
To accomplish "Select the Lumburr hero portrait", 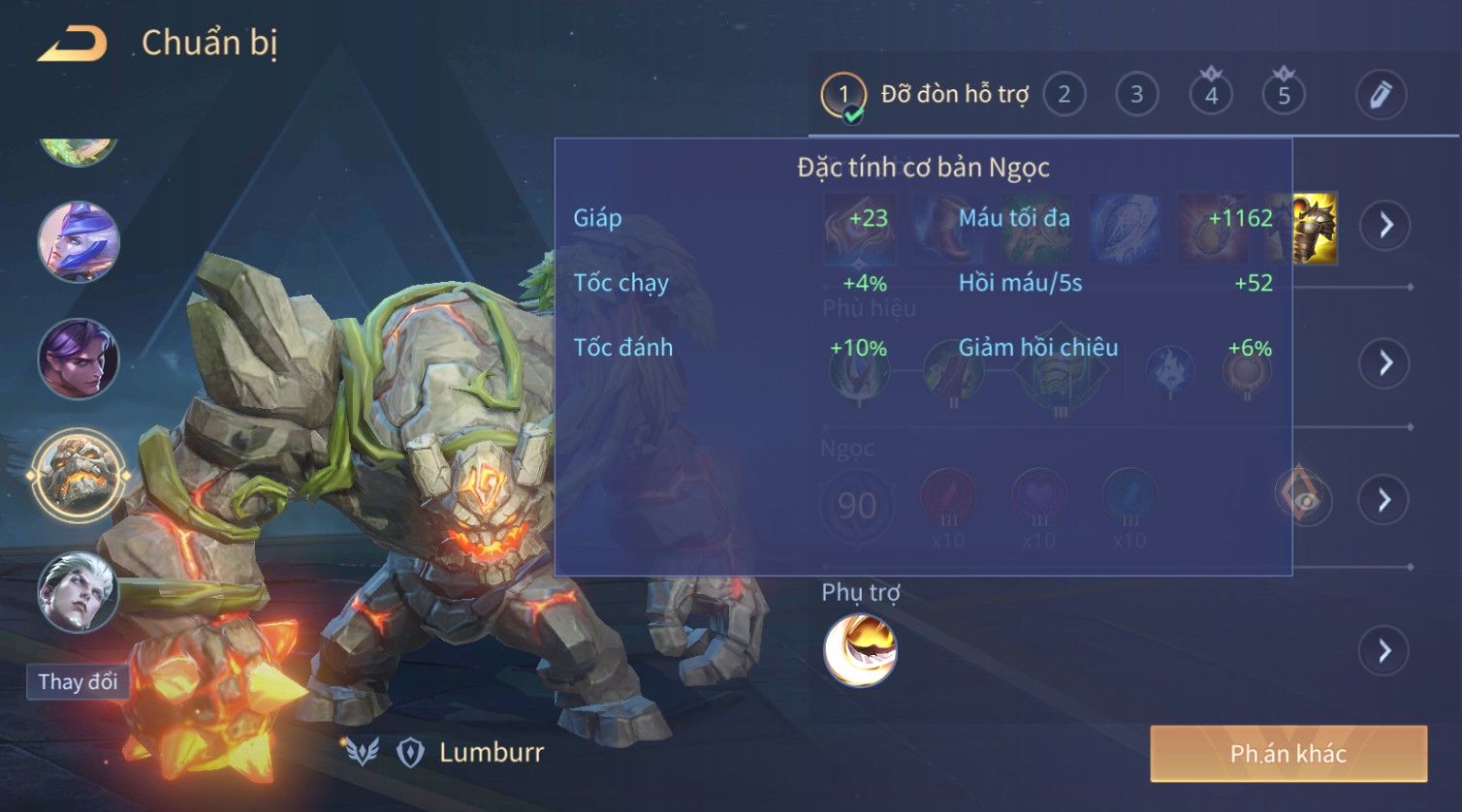I will 79,476.
